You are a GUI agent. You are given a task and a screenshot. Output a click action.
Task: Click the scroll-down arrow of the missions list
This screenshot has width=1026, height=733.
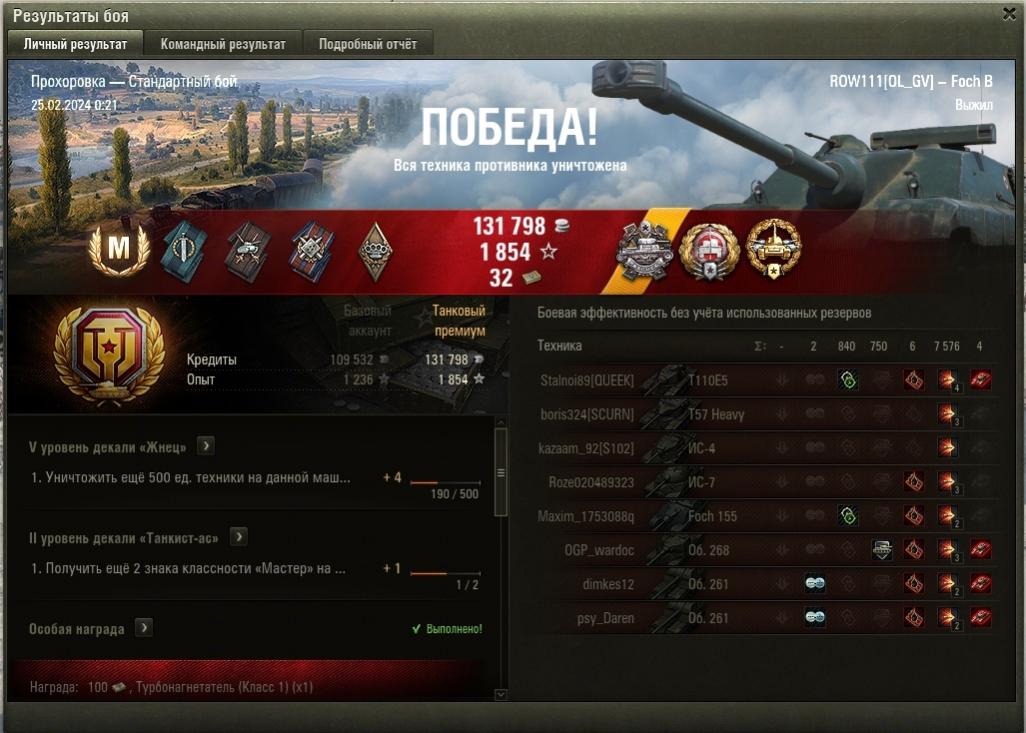(x=502, y=694)
